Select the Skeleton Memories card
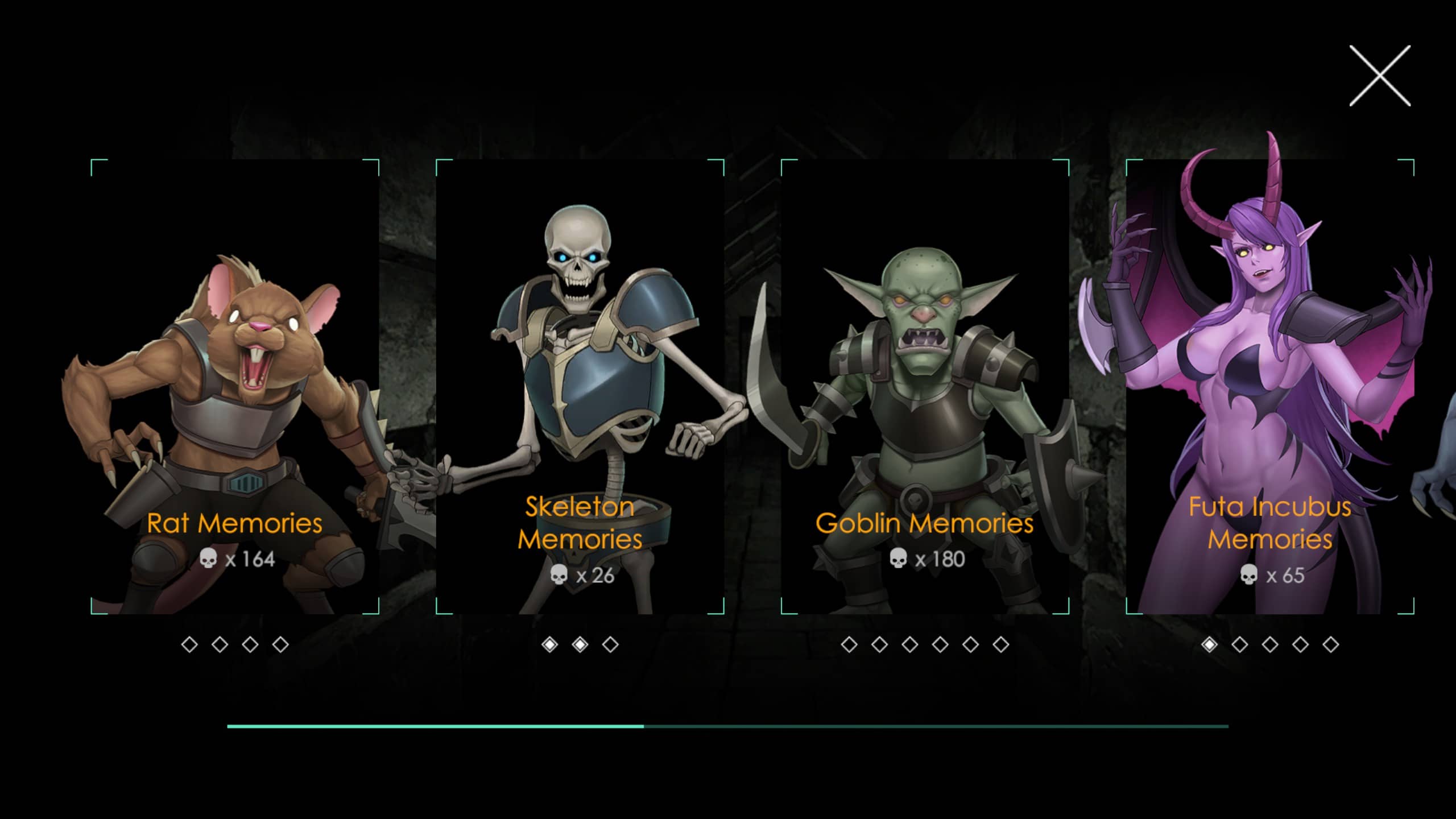This screenshot has height=819, width=1456. point(580,387)
